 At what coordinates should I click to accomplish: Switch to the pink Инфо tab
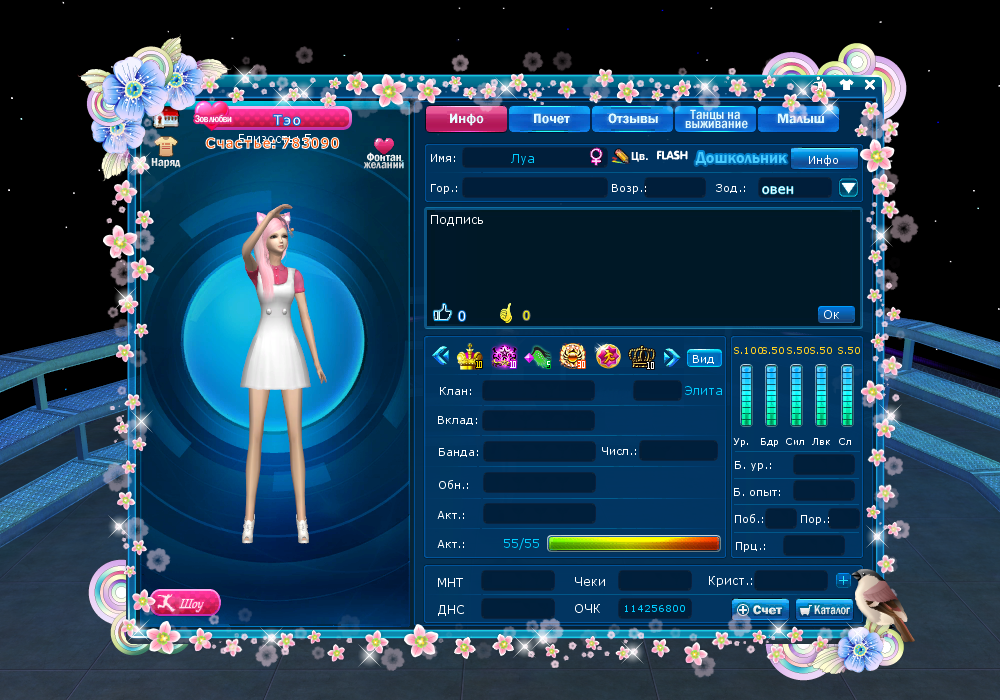point(466,119)
